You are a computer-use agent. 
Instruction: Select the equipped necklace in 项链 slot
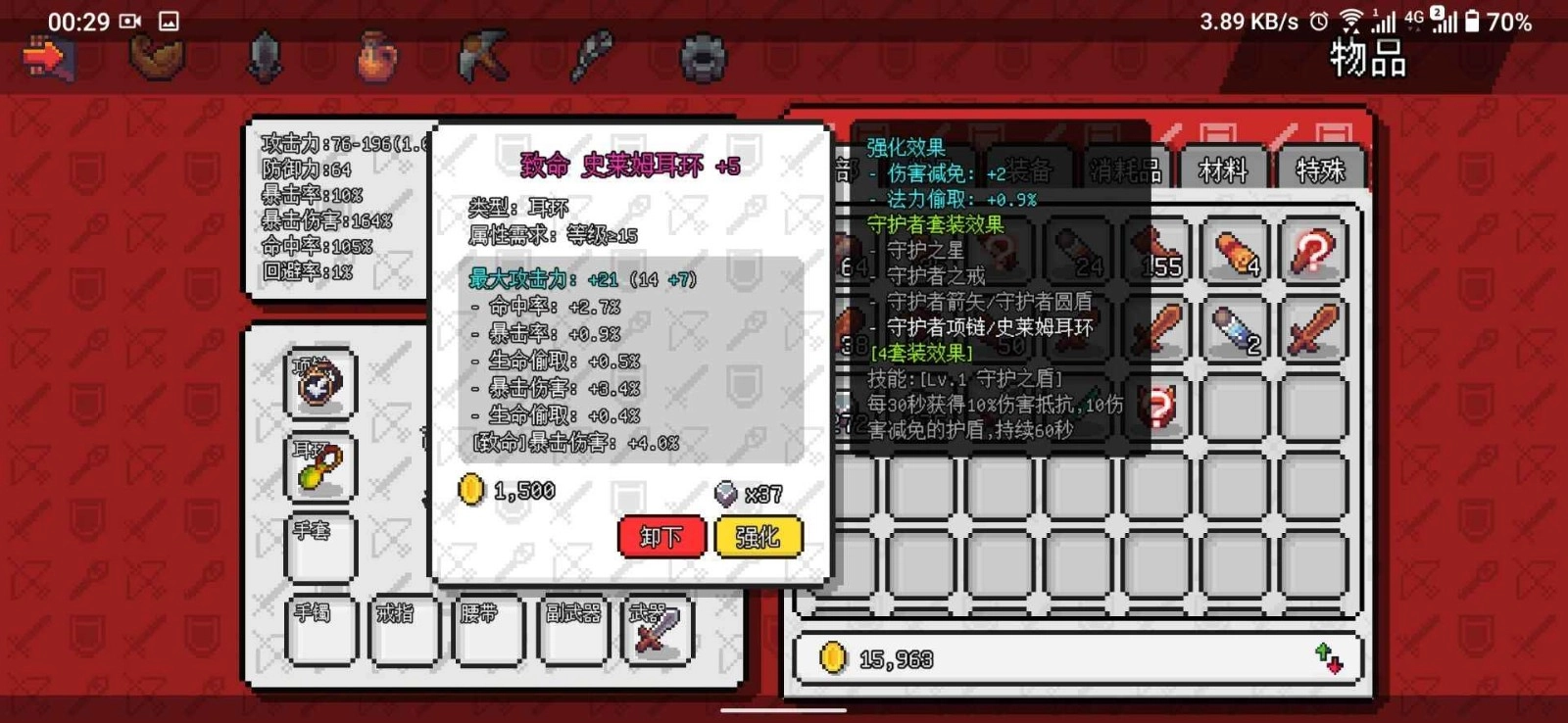[320, 383]
